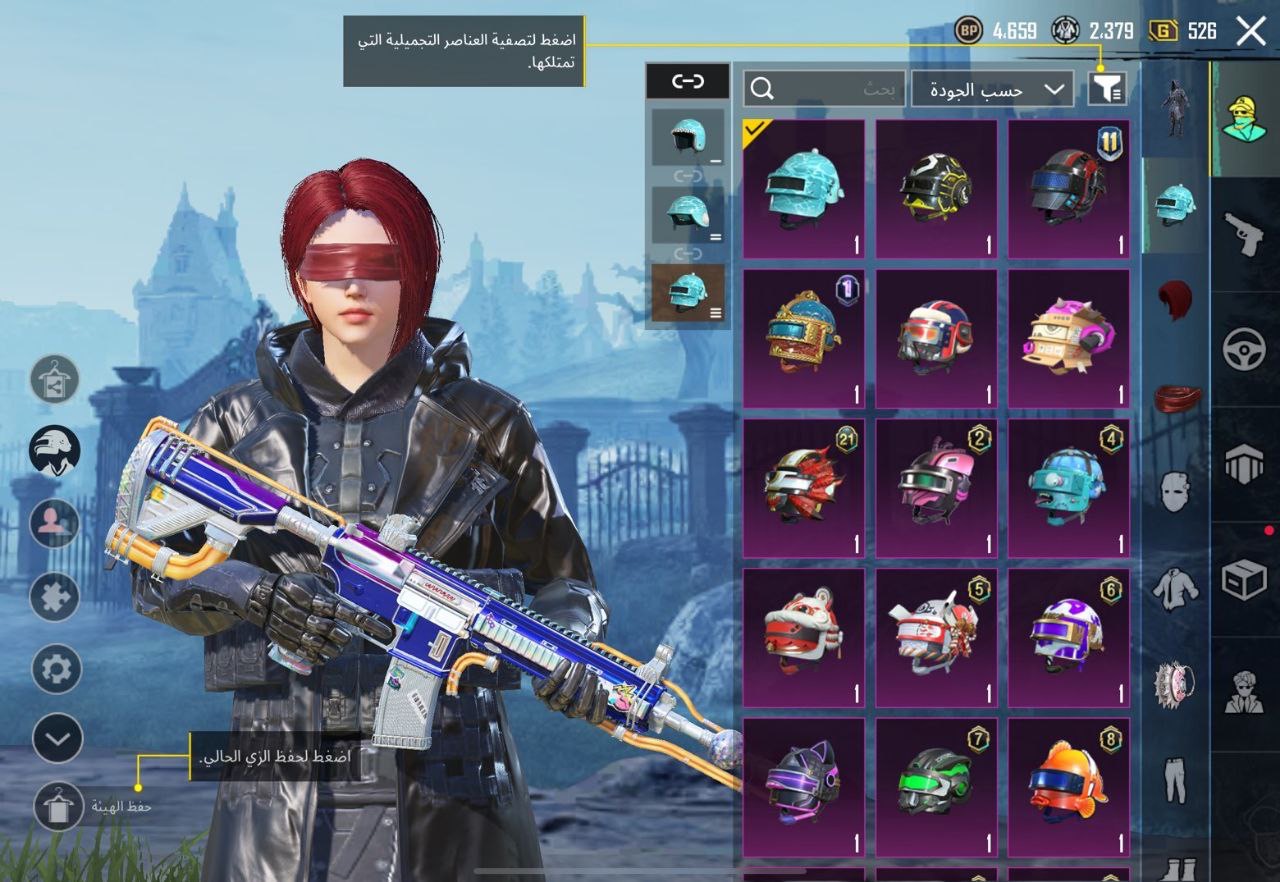
Task: Open the face mask category
Action: point(1176,493)
